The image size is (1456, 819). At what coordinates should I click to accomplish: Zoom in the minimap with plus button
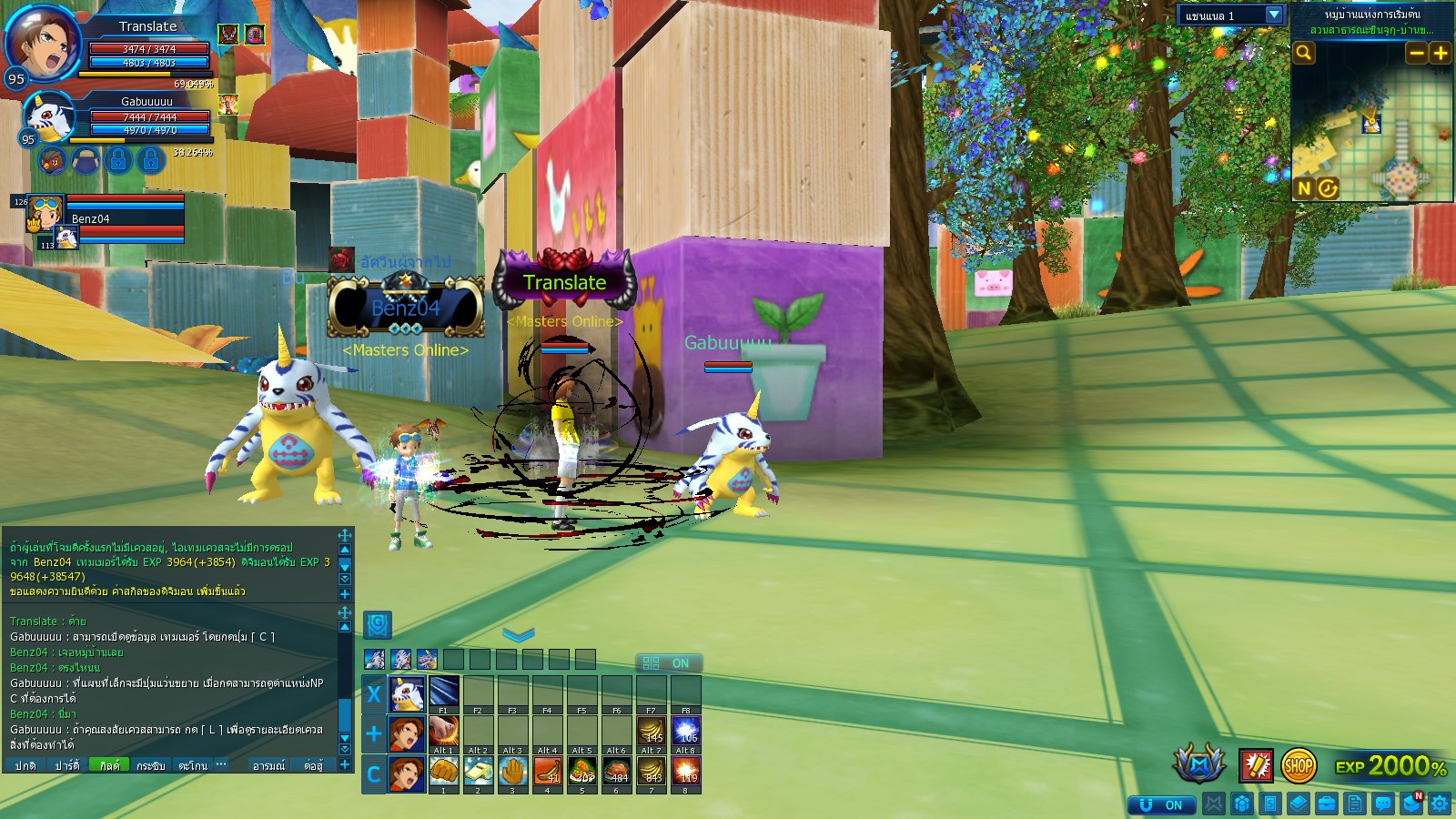1440,53
